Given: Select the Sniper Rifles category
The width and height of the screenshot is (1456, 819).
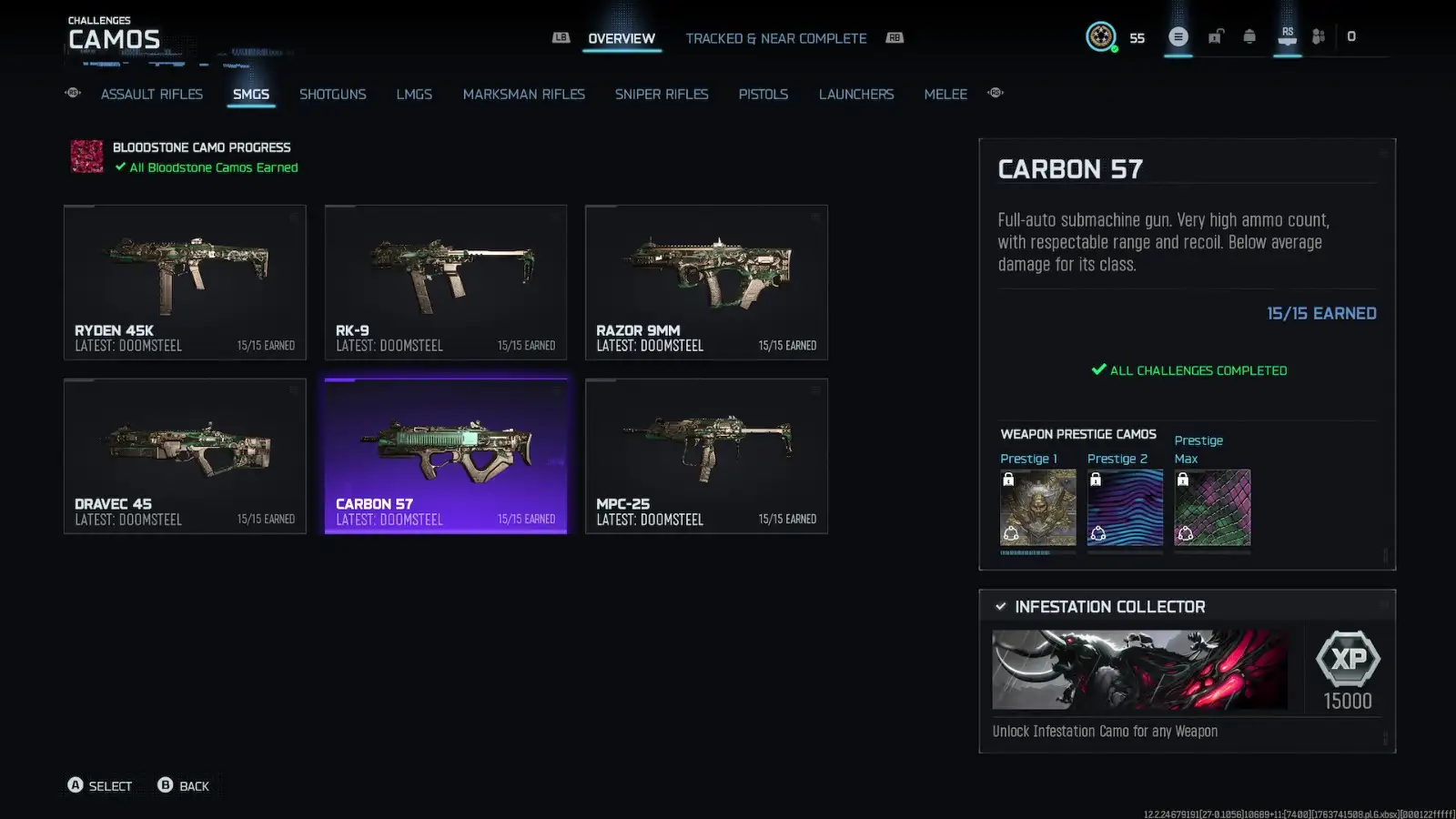Looking at the screenshot, I should (662, 94).
